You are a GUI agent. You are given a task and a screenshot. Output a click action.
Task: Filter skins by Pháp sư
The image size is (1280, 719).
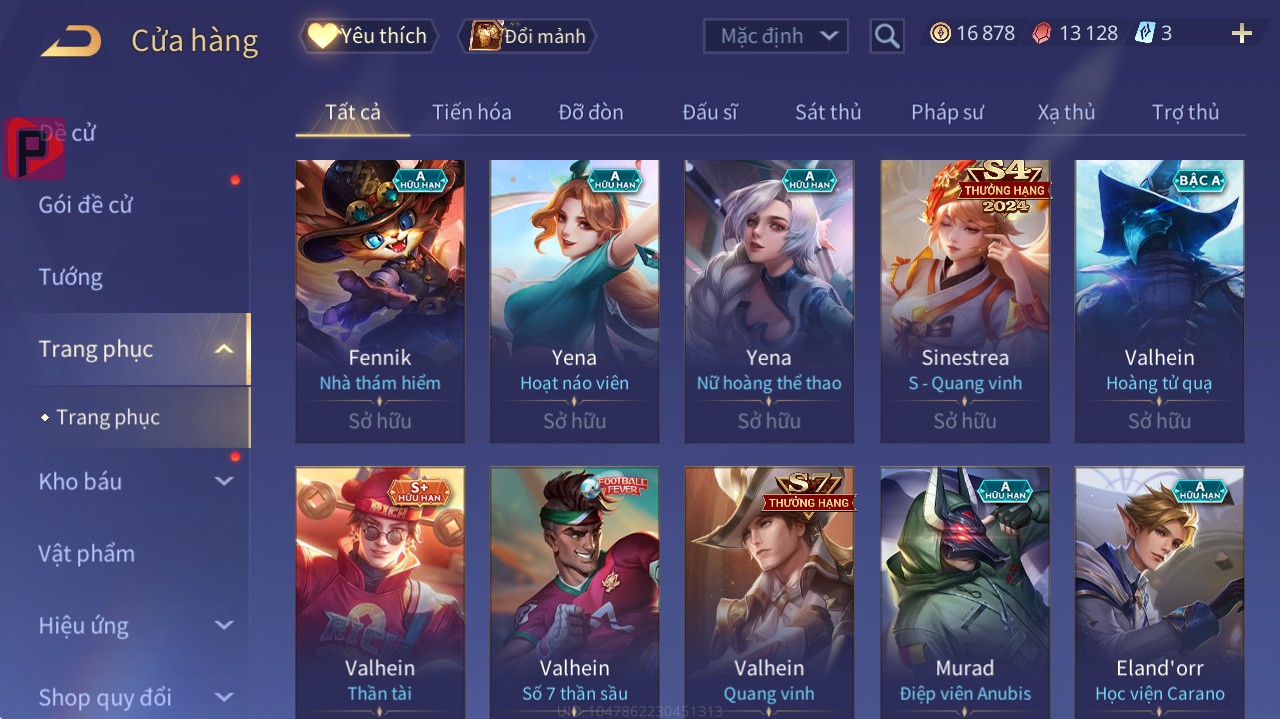[947, 112]
